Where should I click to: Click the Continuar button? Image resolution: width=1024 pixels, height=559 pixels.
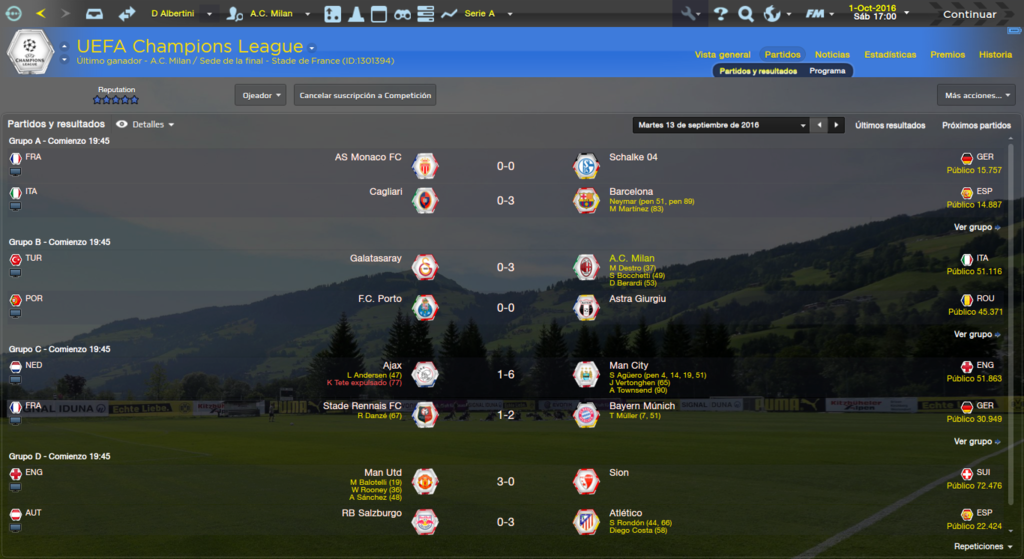(x=969, y=14)
